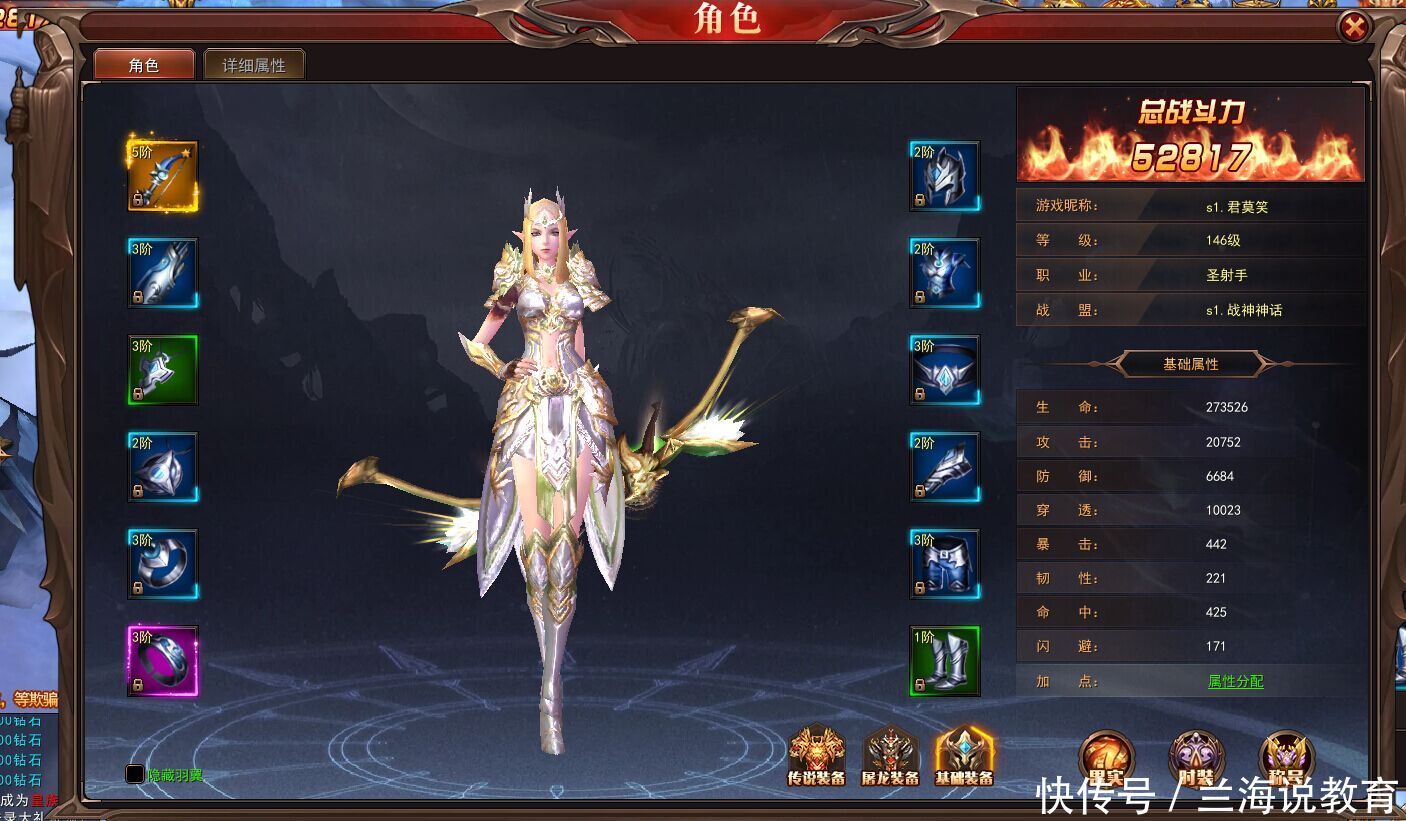Select the 5阶 golden bow weapon slot

[163, 176]
